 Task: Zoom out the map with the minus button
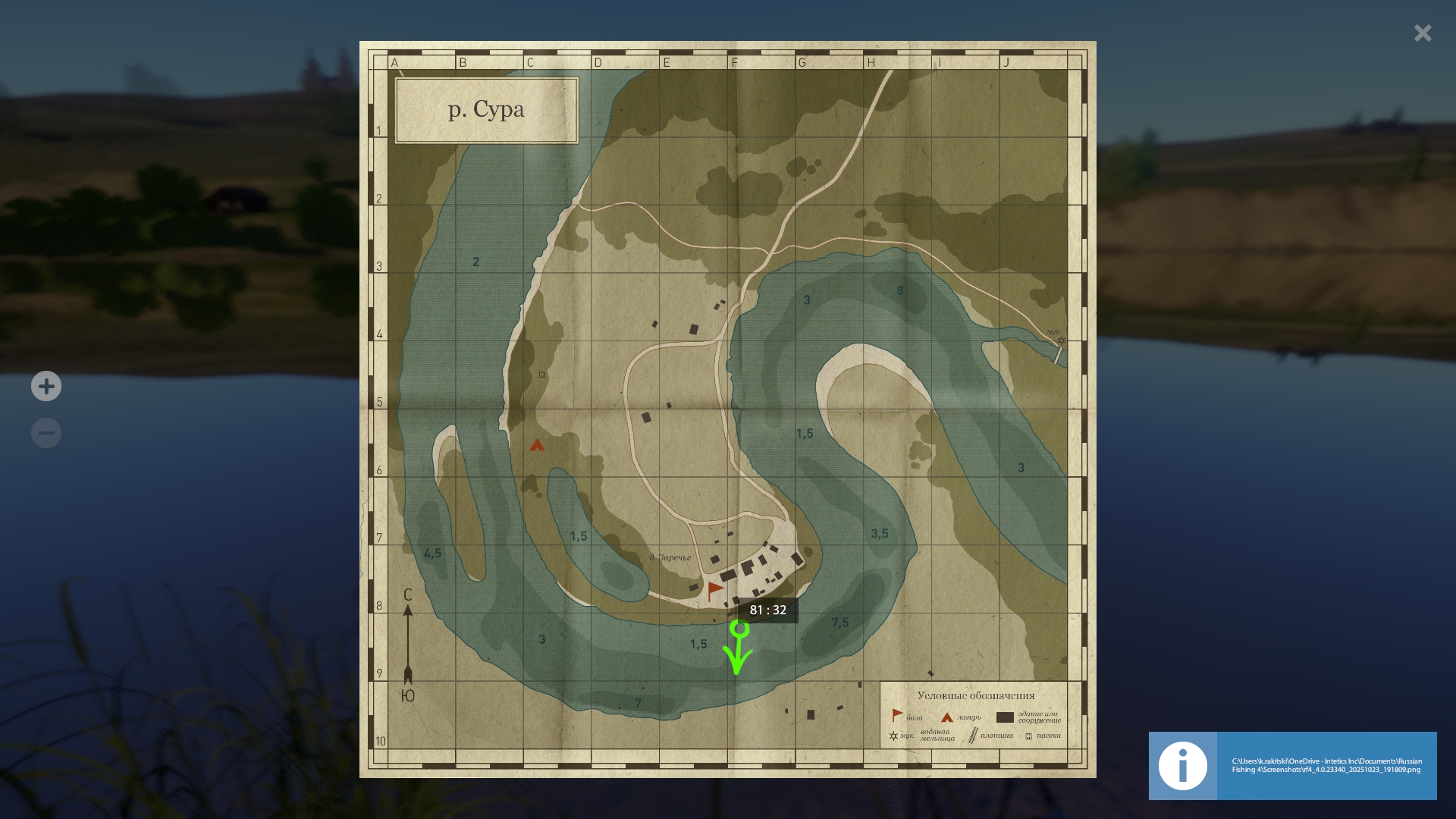pyautogui.click(x=46, y=433)
